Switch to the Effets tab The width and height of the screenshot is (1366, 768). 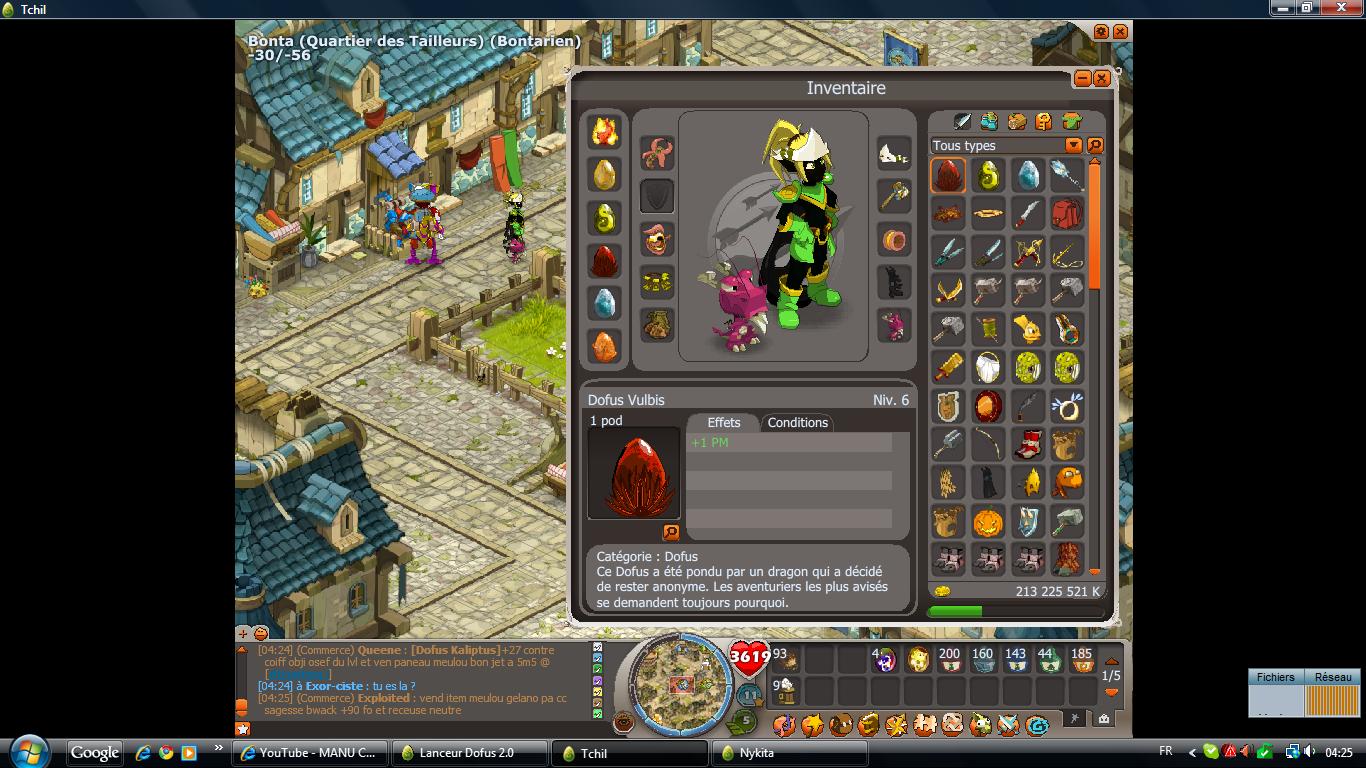click(723, 423)
